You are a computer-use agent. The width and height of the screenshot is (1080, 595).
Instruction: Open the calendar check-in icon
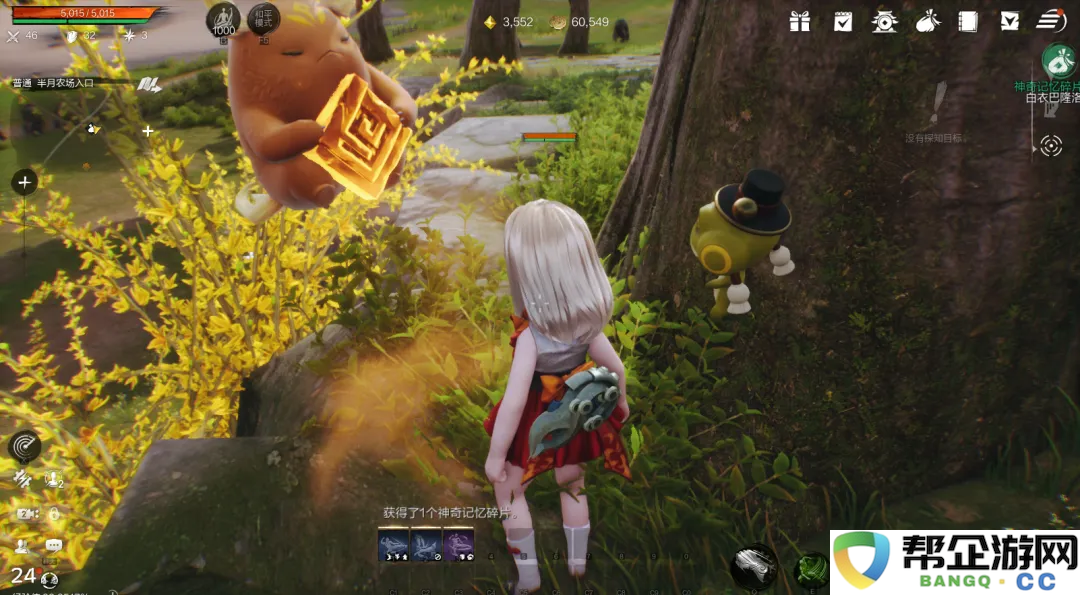[843, 21]
